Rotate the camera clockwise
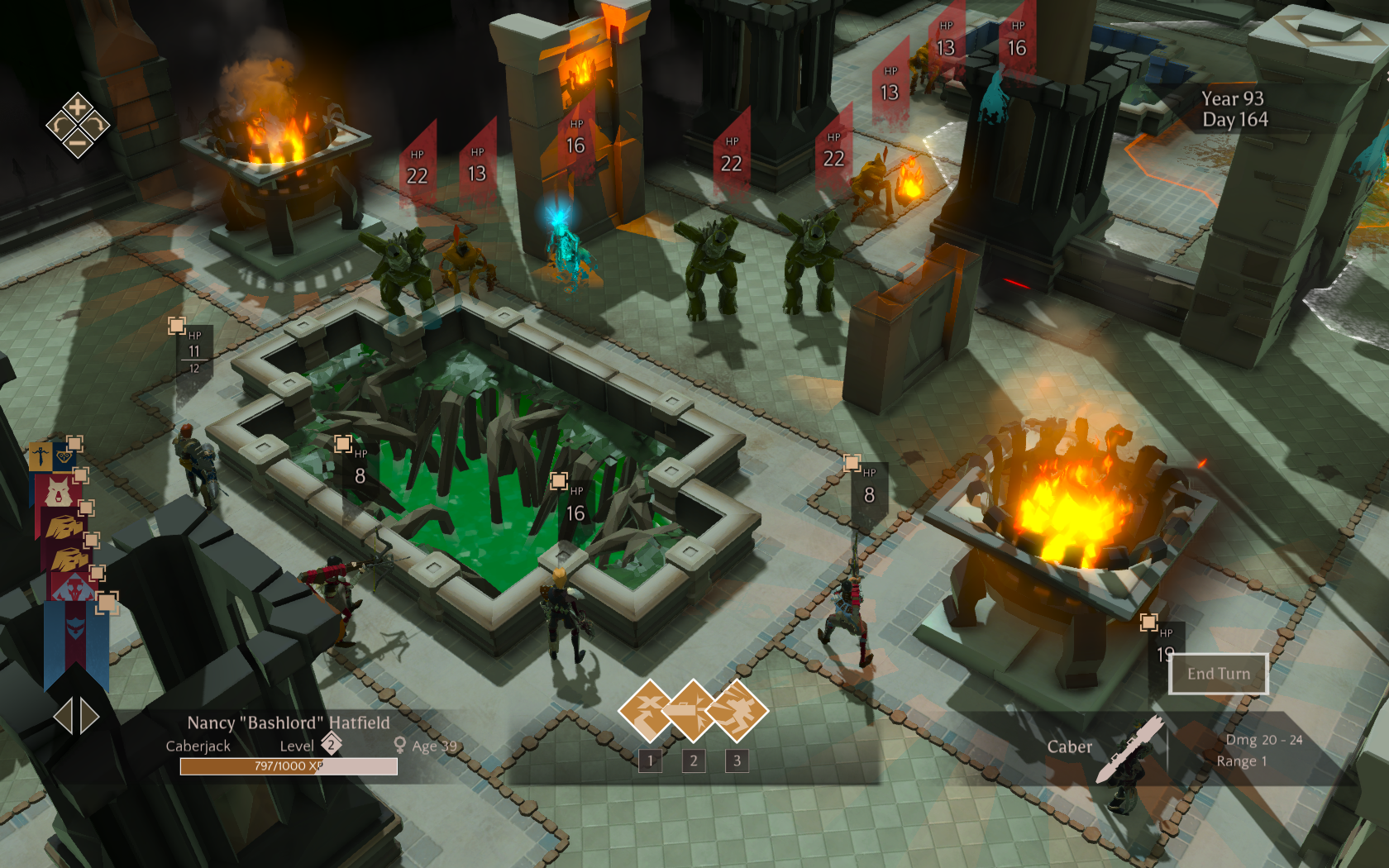The height and width of the screenshot is (868, 1389). click(x=95, y=126)
